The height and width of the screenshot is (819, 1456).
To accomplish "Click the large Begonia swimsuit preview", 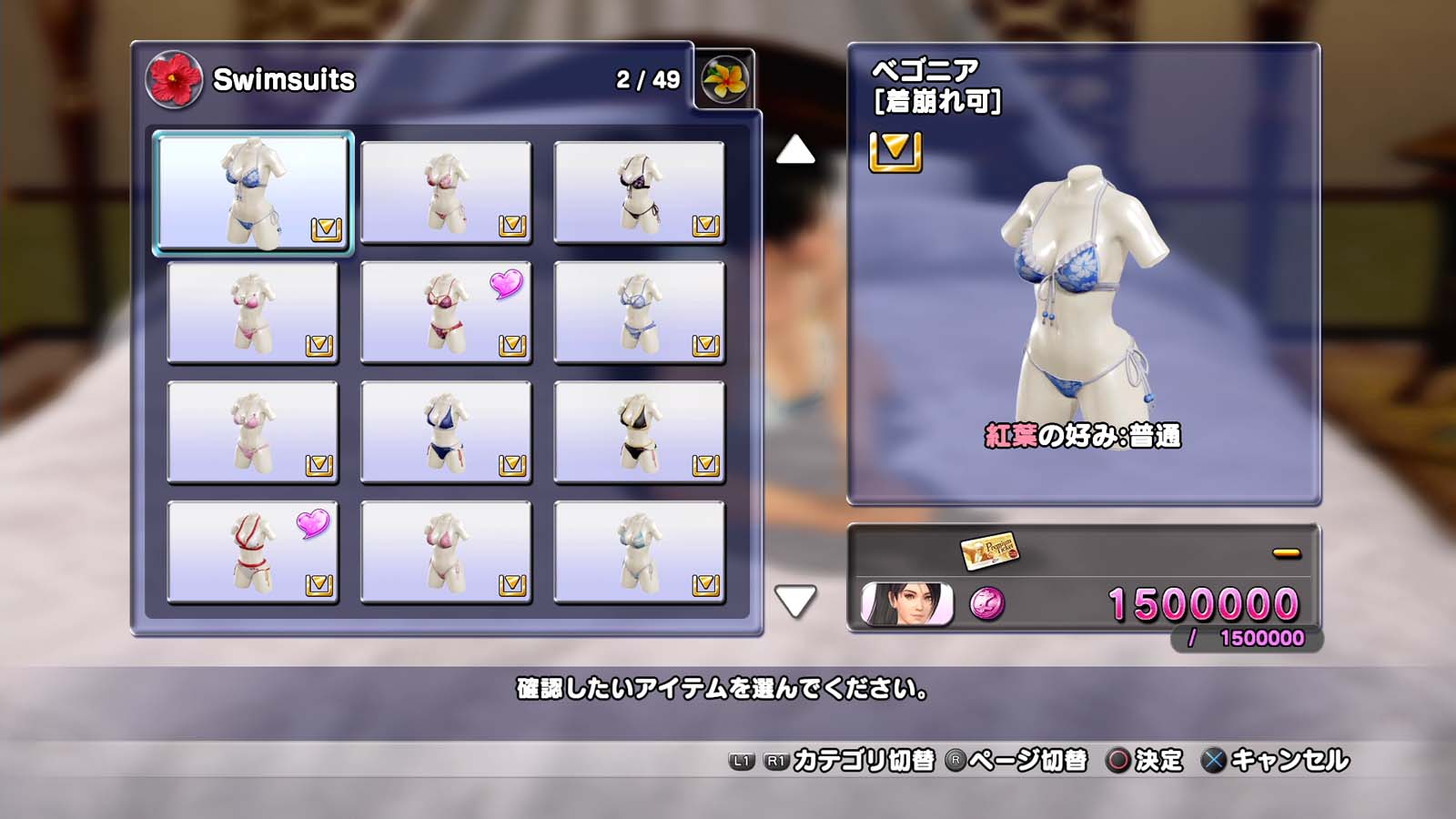I will pyautogui.click(x=1083, y=291).
